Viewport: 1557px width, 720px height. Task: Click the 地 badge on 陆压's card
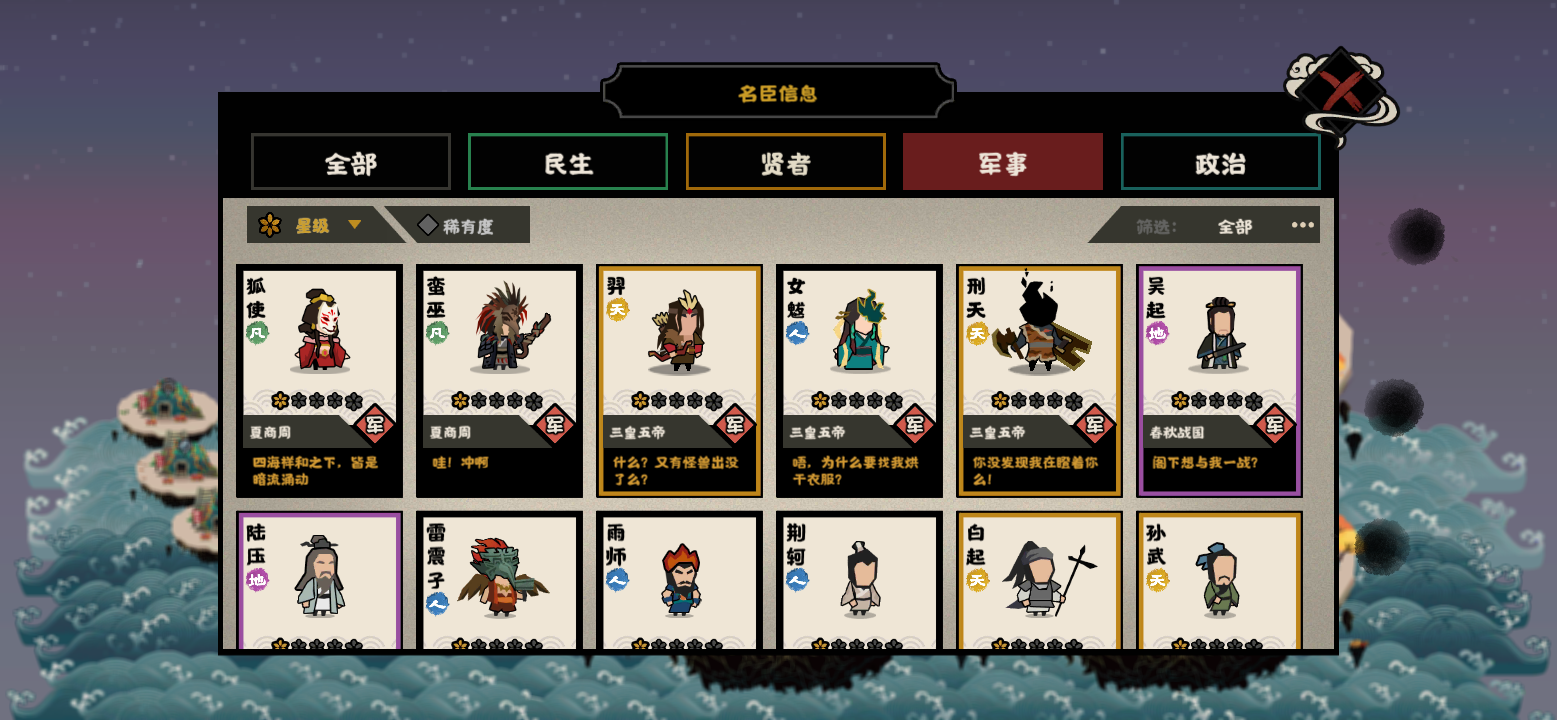pyautogui.click(x=258, y=577)
